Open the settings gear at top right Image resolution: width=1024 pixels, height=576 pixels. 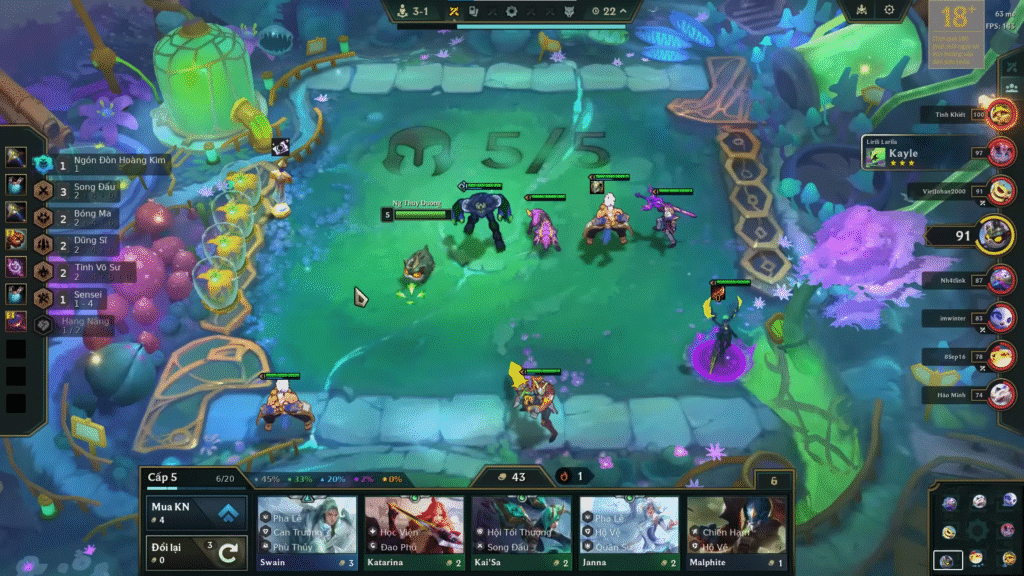(x=889, y=10)
